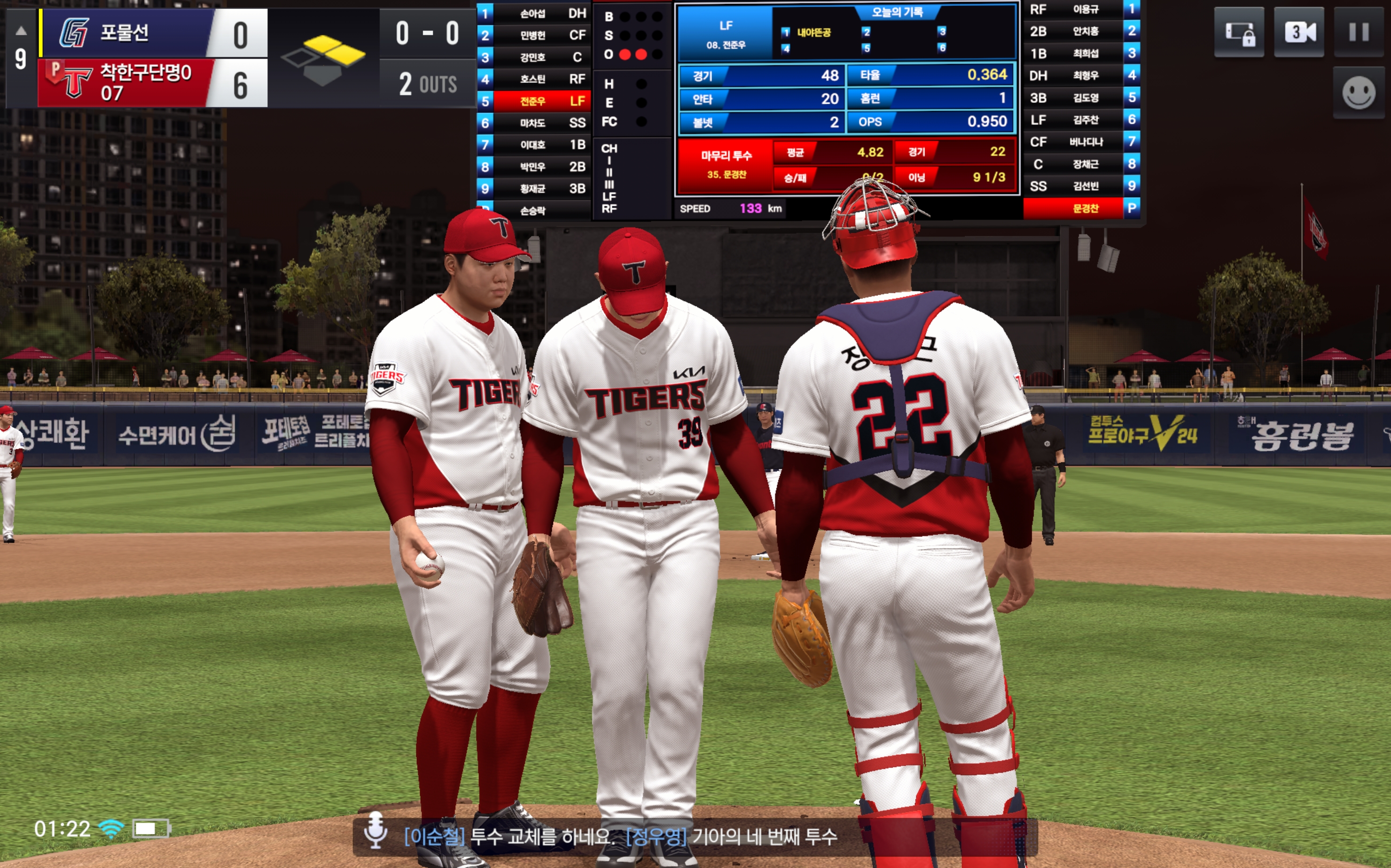Click the microphone icon in the commentary bar
1391x868 pixels.
[375, 830]
